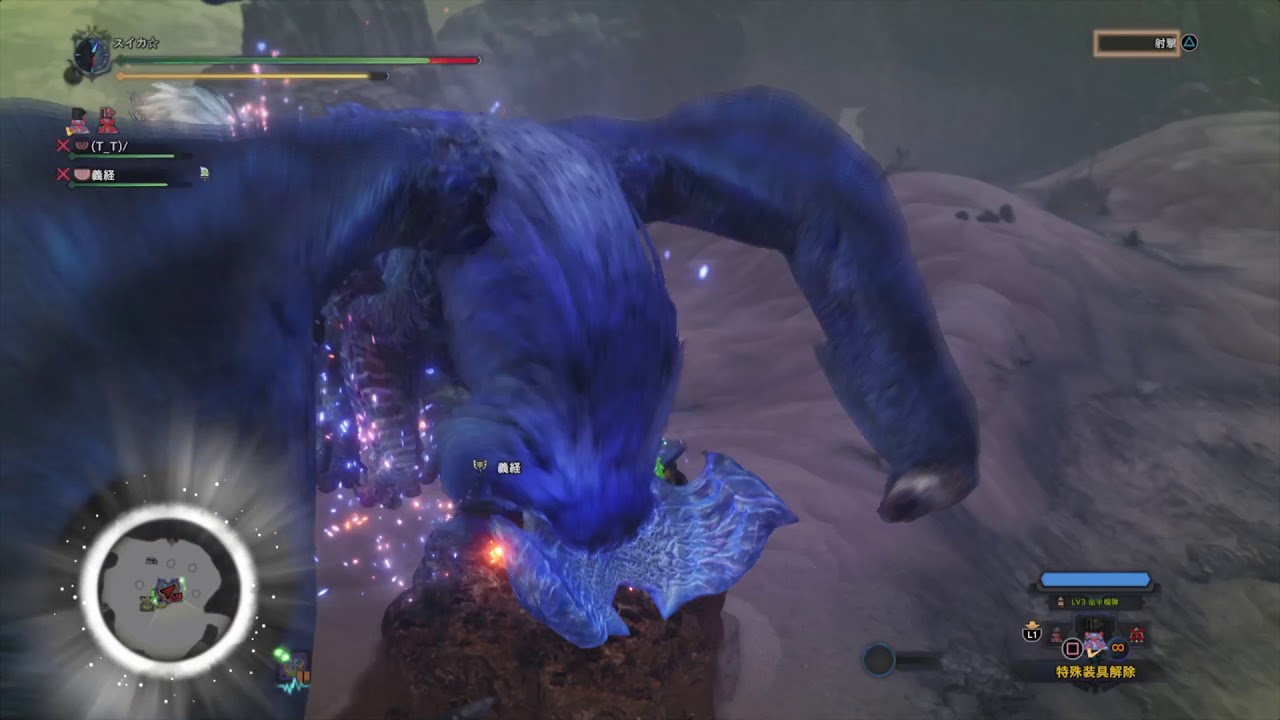Click the red X status beside (T_T)/
The width and height of the screenshot is (1280, 720).
(62, 145)
